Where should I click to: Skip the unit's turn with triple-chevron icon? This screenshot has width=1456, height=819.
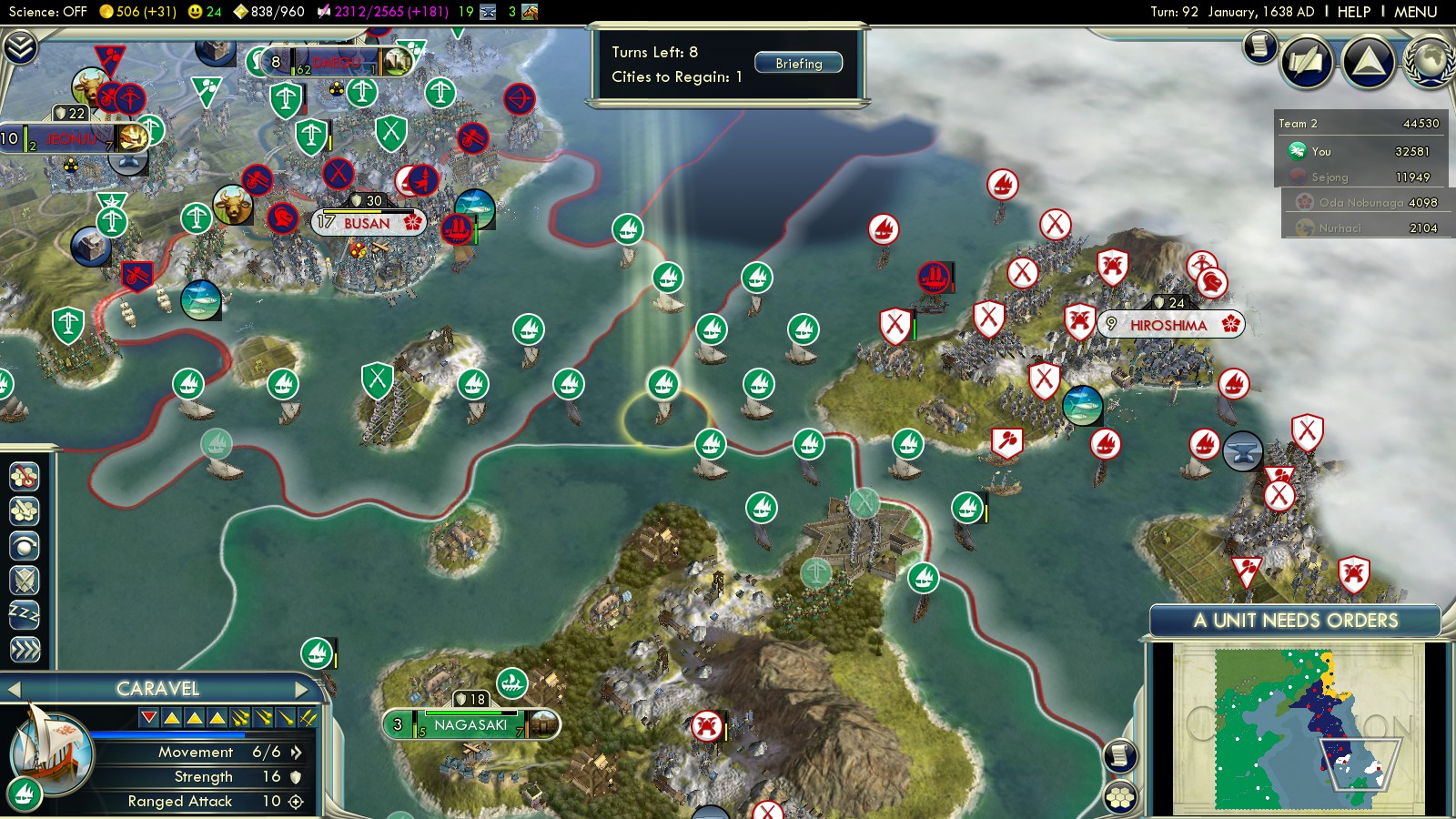coord(25,649)
